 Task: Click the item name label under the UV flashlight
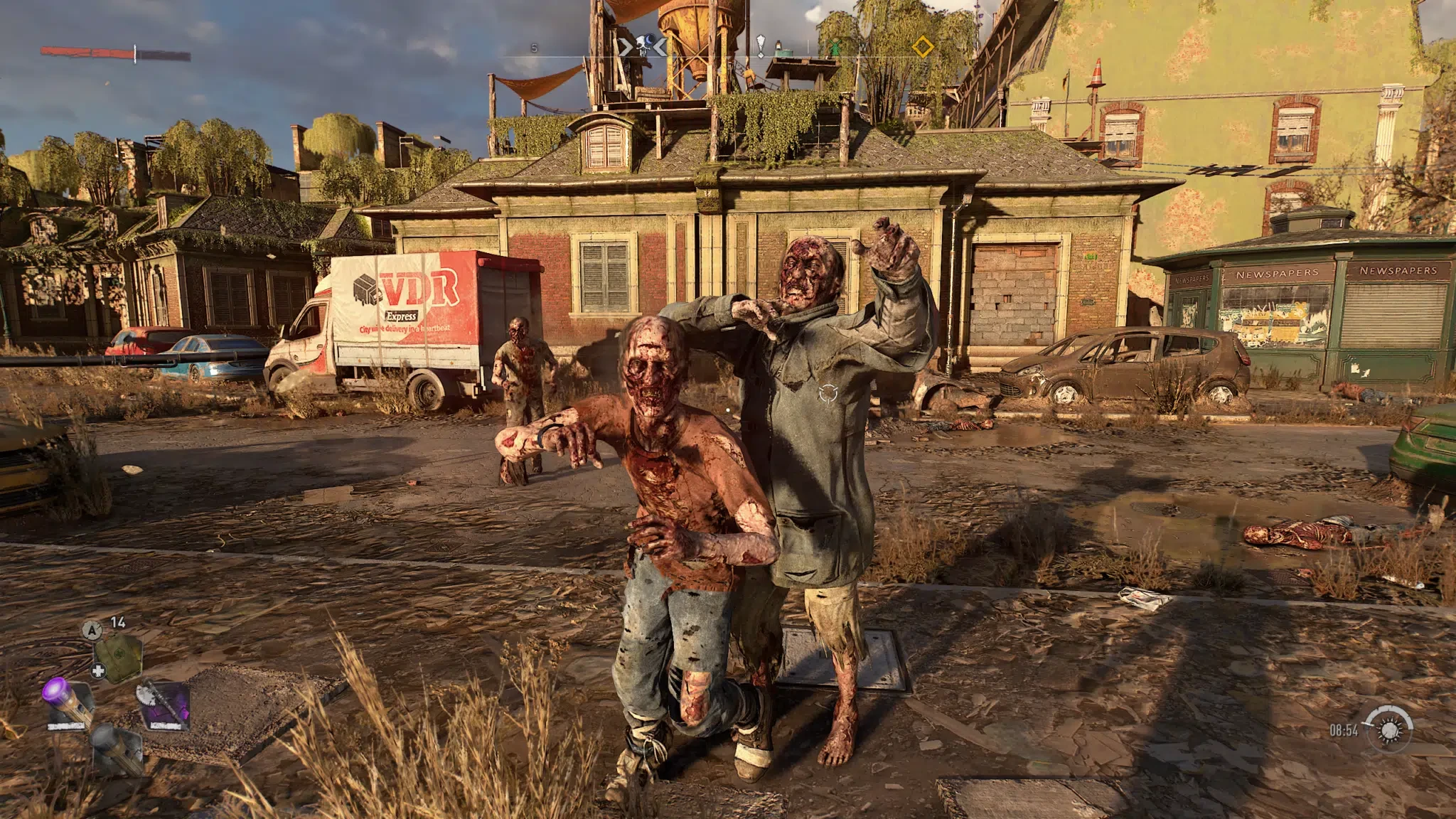[x=66, y=727]
